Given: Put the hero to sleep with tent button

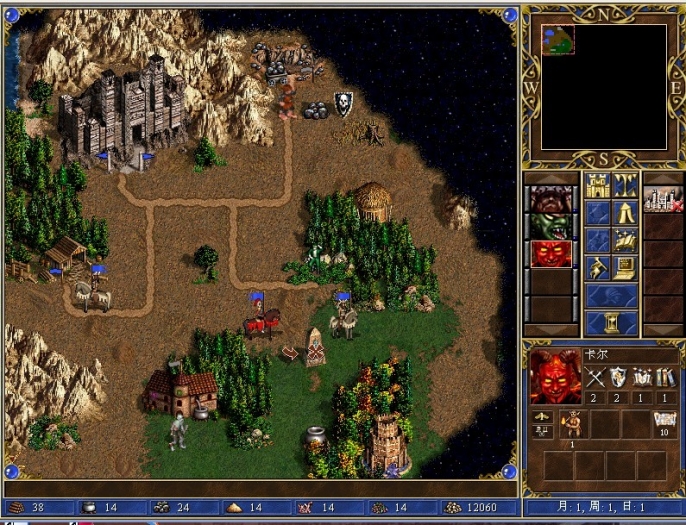Looking at the screenshot, I should [626, 212].
